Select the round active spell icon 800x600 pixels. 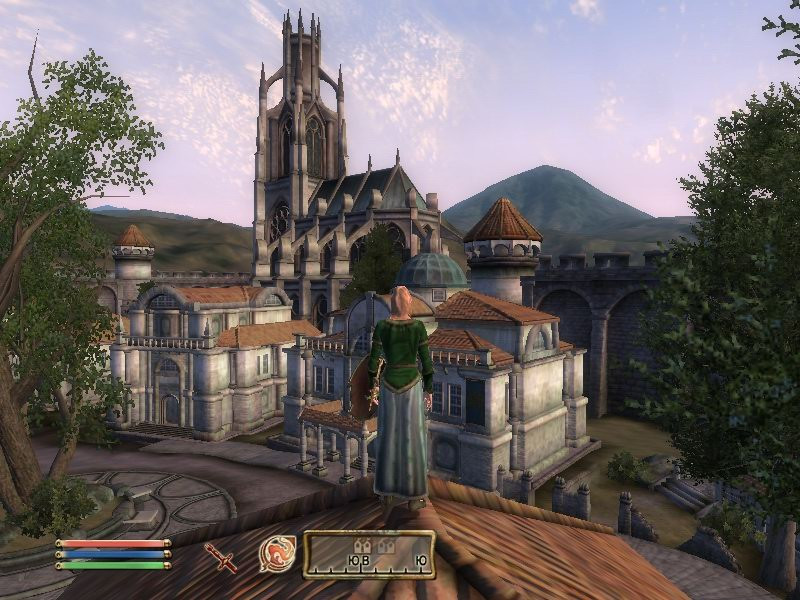point(277,554)
